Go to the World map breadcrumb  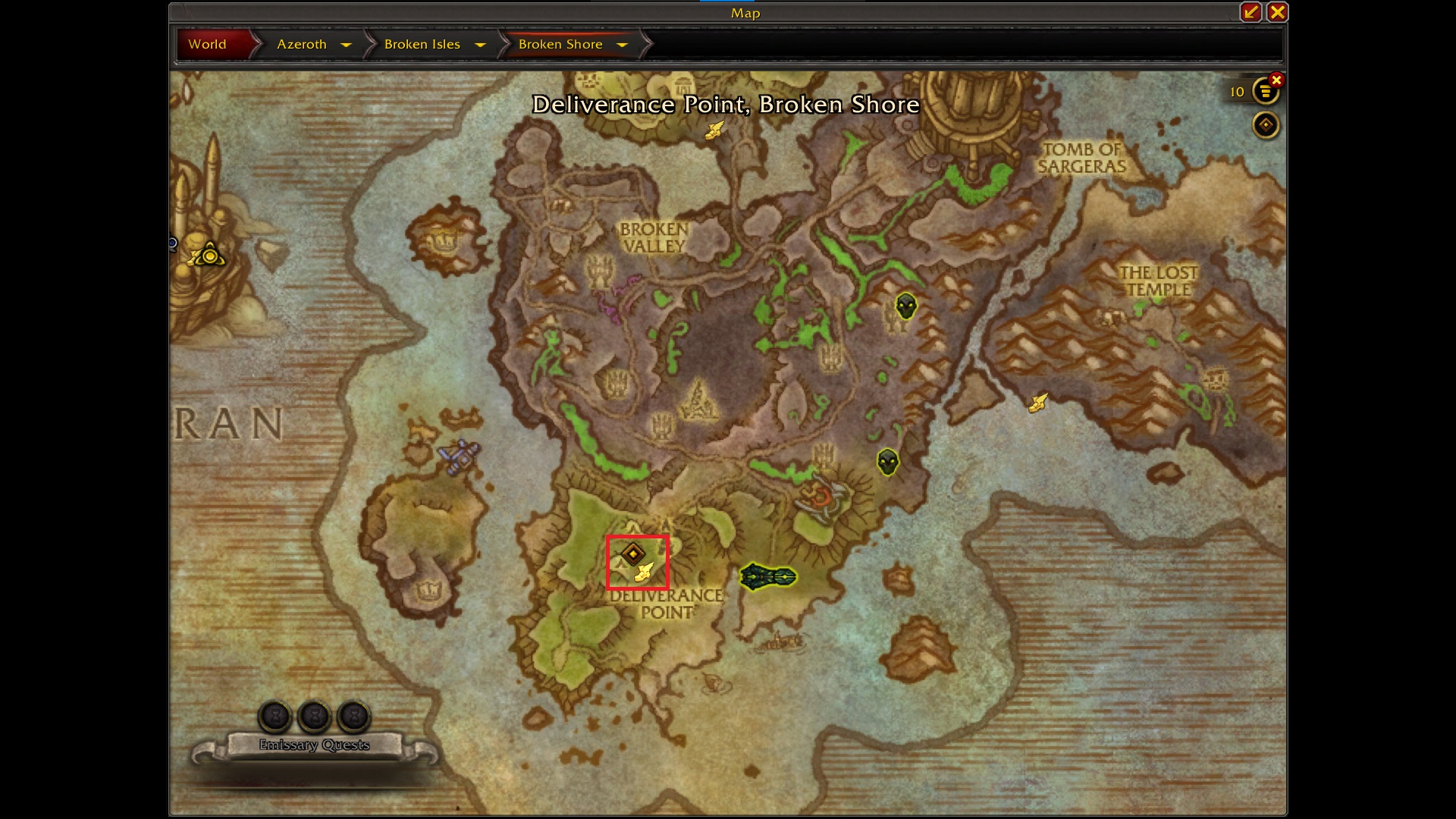[x=207, y=44]
